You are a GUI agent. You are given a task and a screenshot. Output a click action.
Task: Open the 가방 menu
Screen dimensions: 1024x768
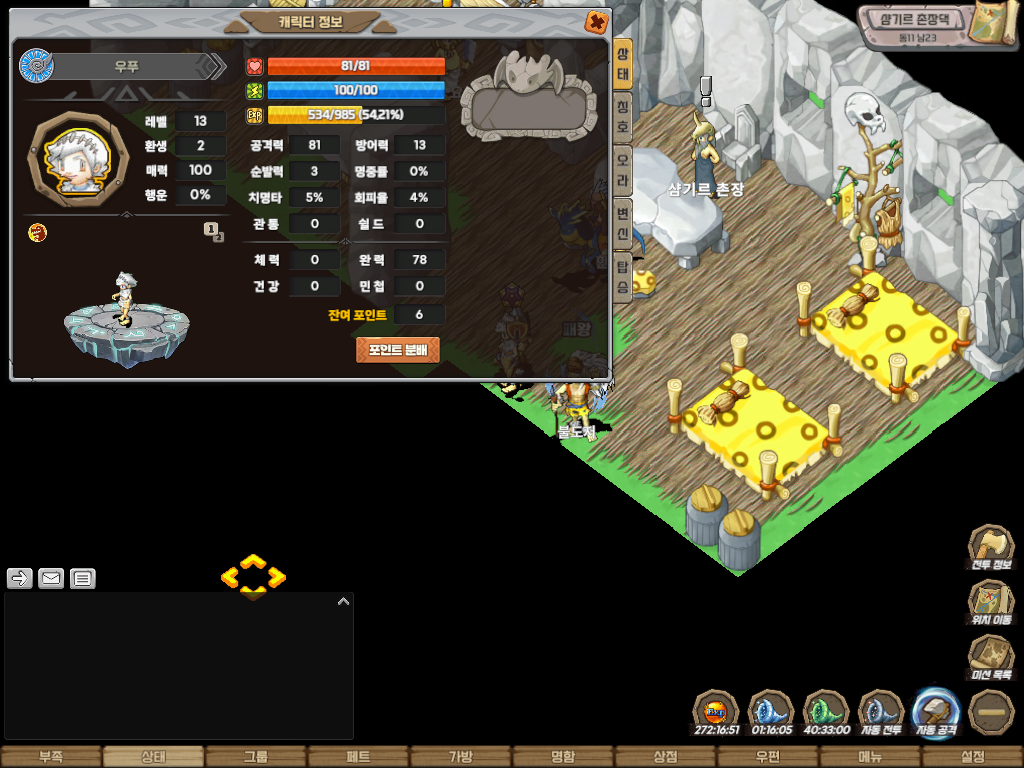[x=461, y=757]
